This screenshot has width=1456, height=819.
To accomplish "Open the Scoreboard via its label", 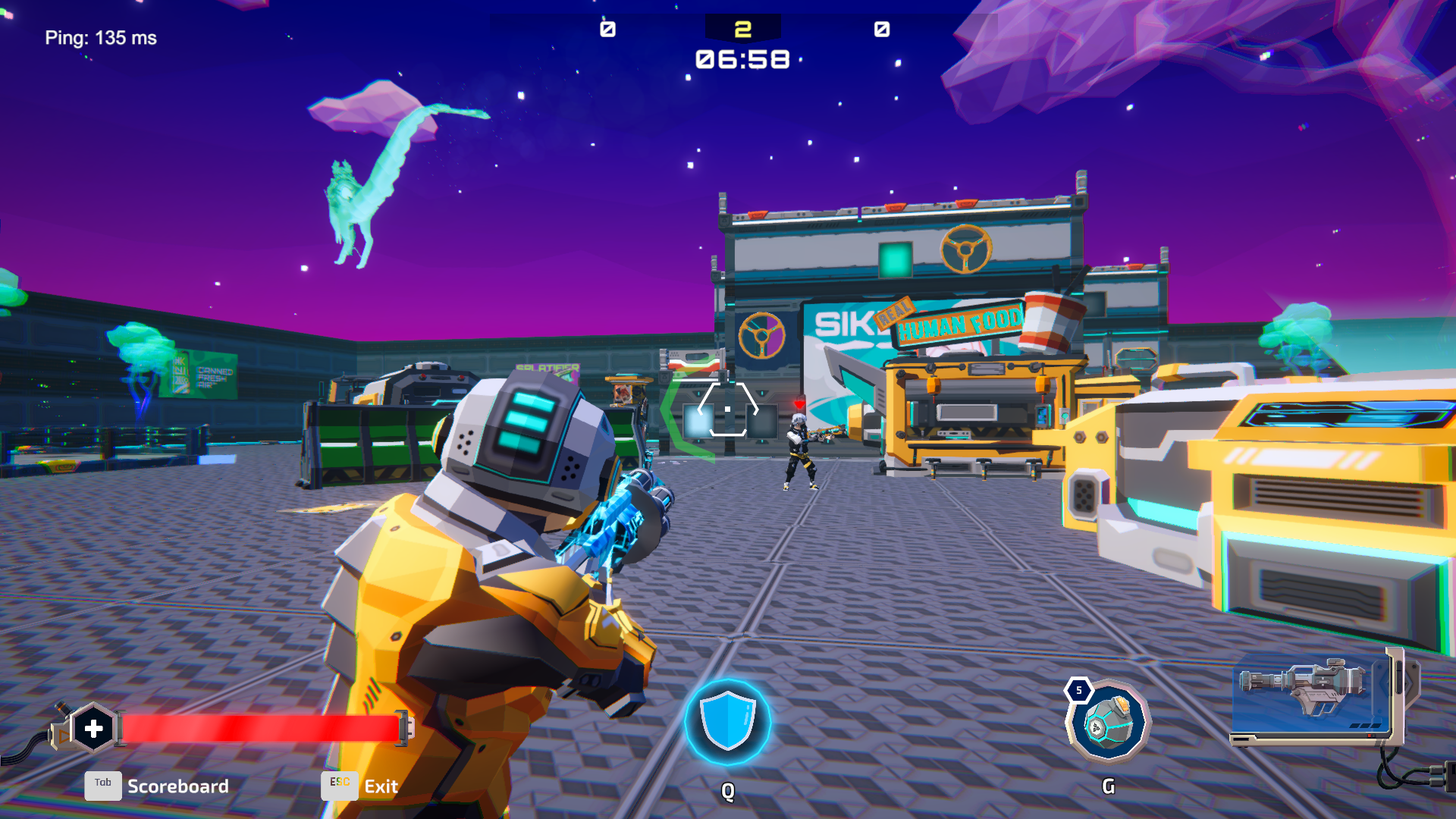I will 178,786.
